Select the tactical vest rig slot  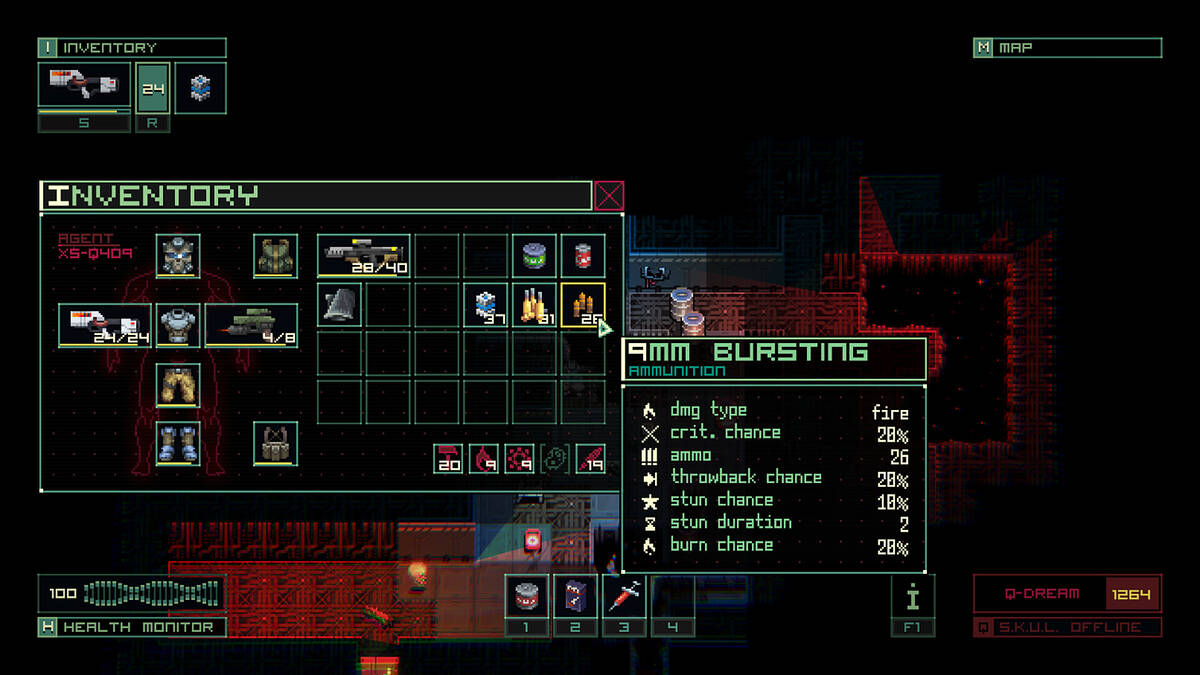point(275,443)
